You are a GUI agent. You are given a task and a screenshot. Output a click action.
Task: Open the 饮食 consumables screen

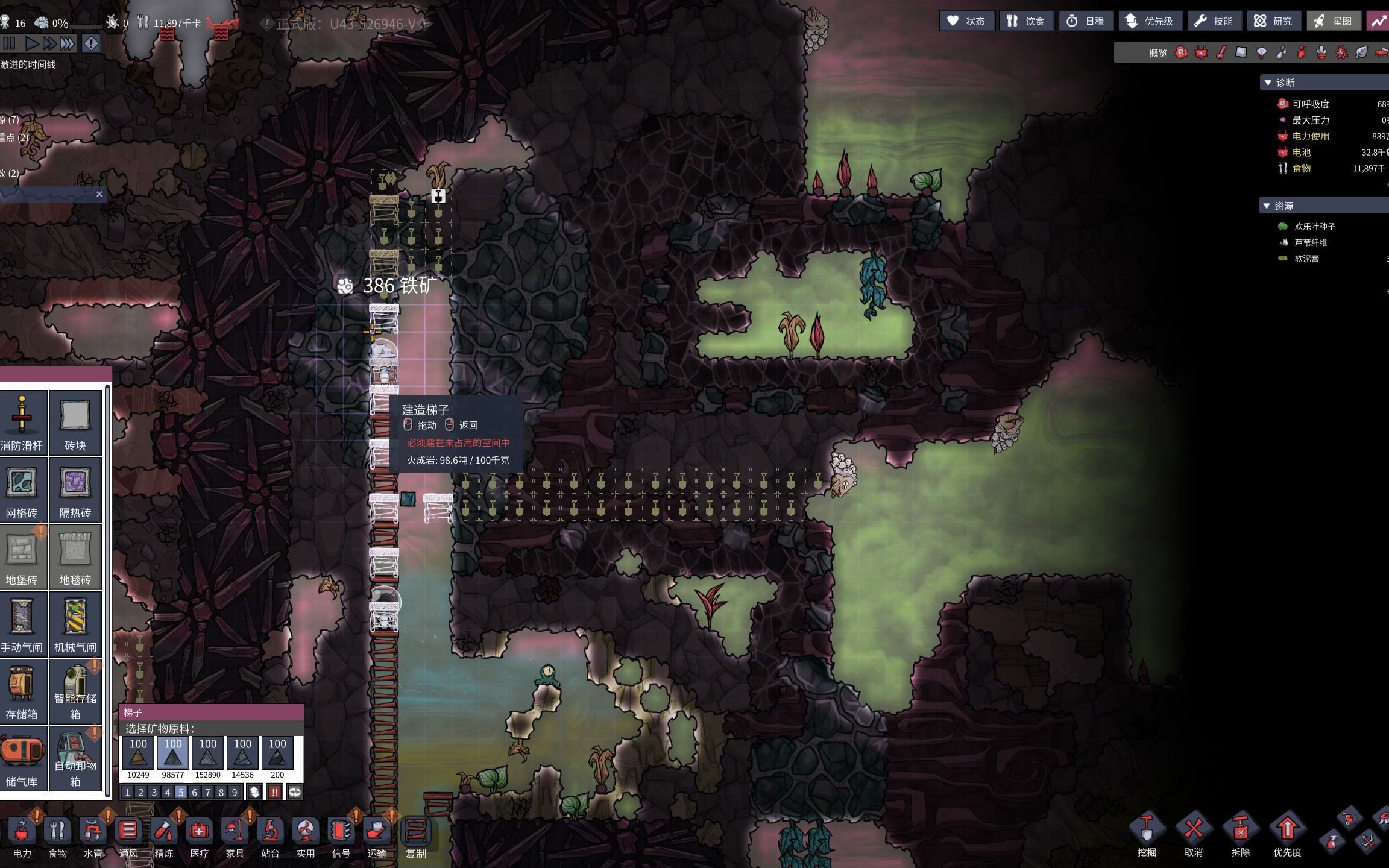point(1026,21)
